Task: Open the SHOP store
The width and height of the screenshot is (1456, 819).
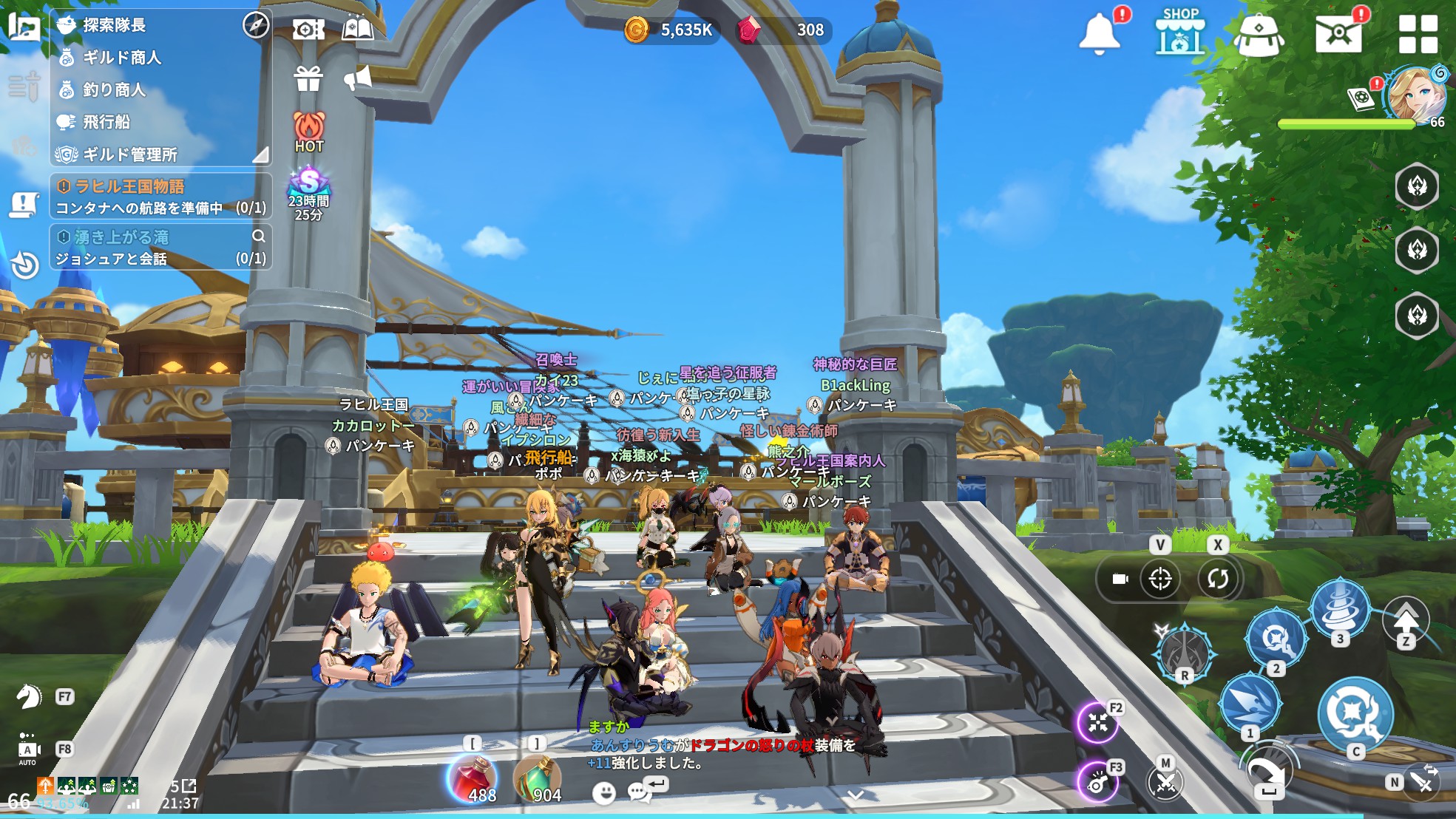Action: coord(1180,33)
